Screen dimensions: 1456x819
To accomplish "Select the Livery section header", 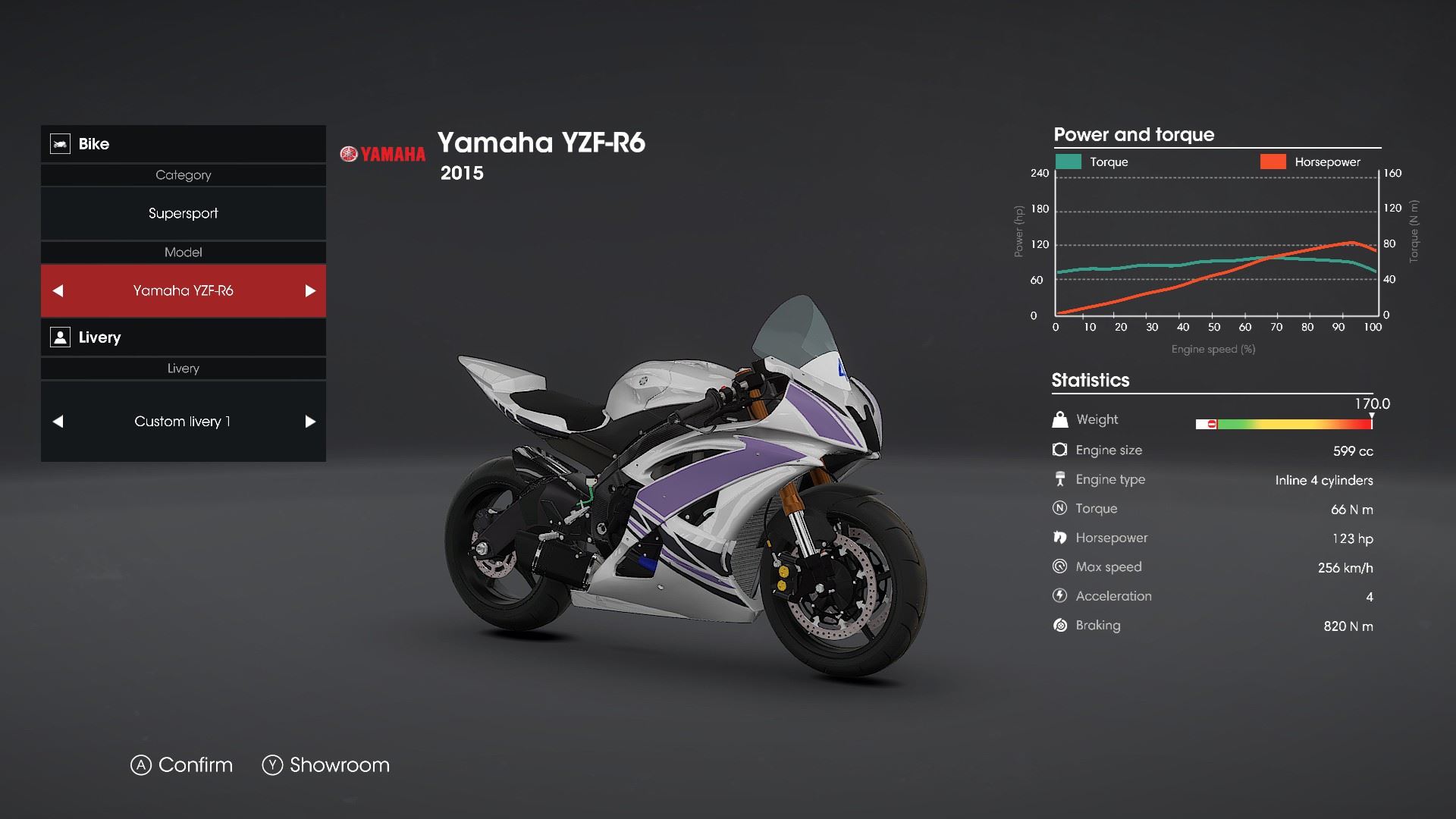I will point(183,337).
